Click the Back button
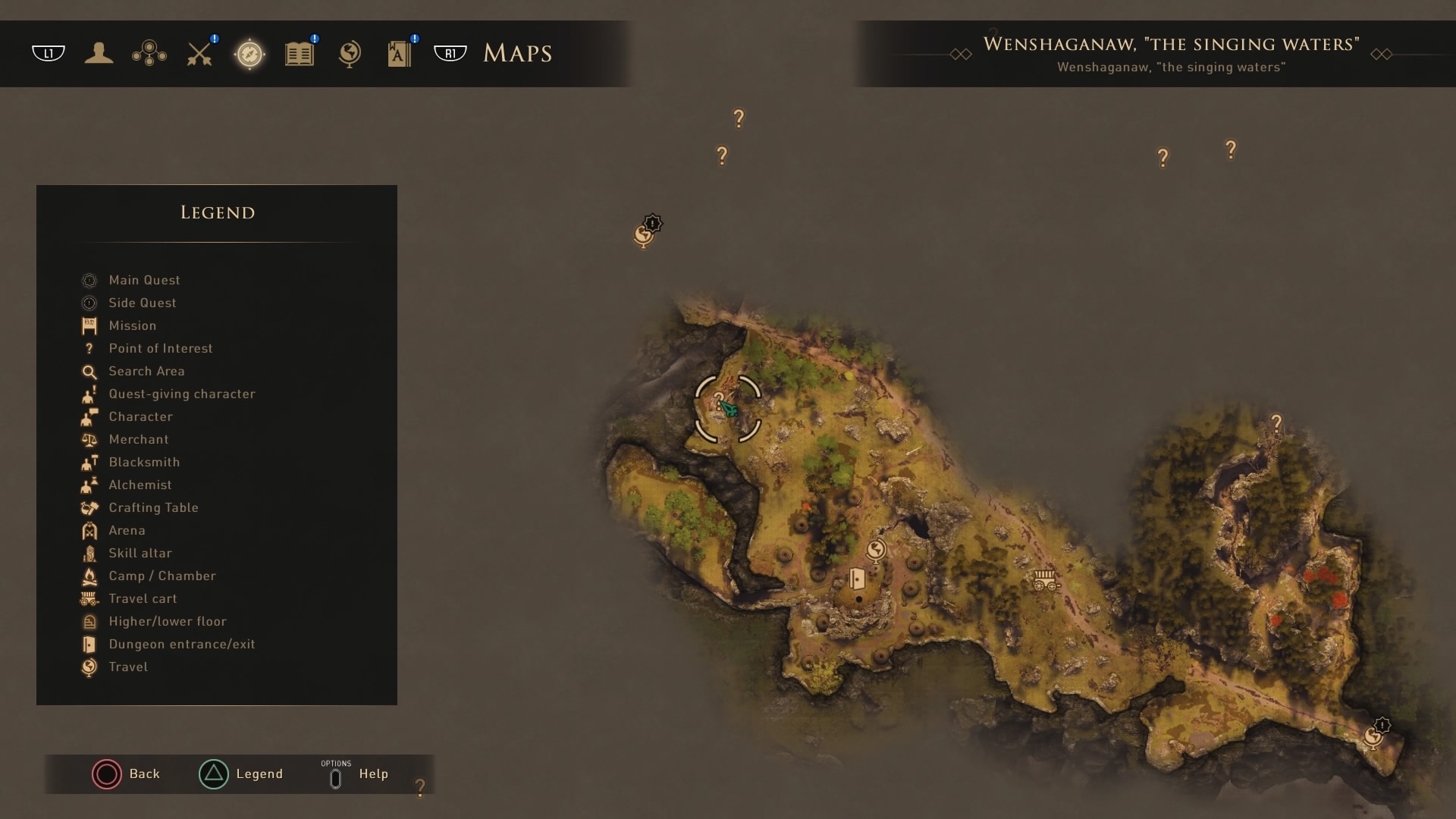1456x819 pixels. (x=127, y=774)
